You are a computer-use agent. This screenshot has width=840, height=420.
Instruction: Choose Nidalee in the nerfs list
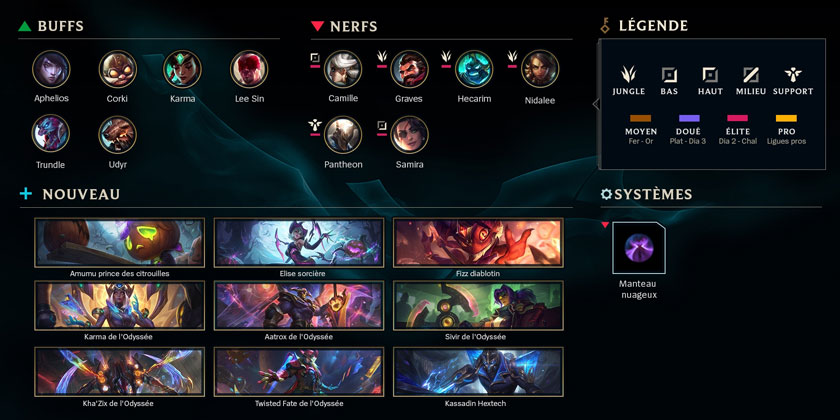click(541, 69)
